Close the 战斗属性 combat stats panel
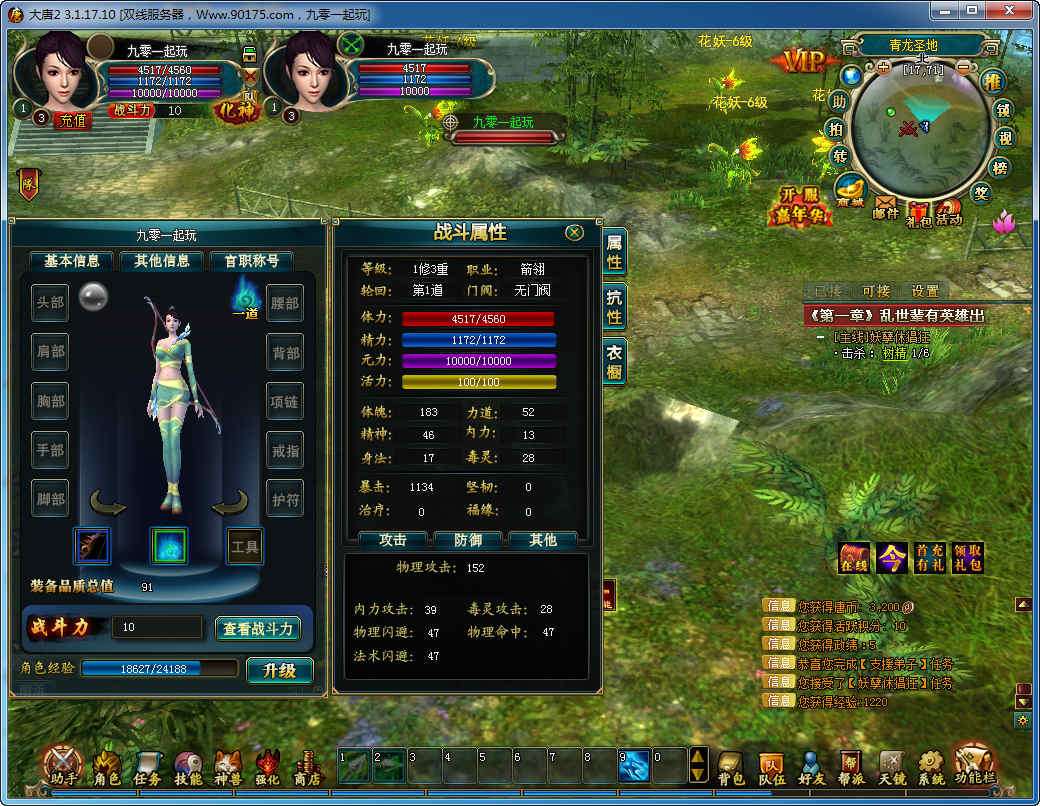This screenshot has height=806, width=1040. pos(574,232)
